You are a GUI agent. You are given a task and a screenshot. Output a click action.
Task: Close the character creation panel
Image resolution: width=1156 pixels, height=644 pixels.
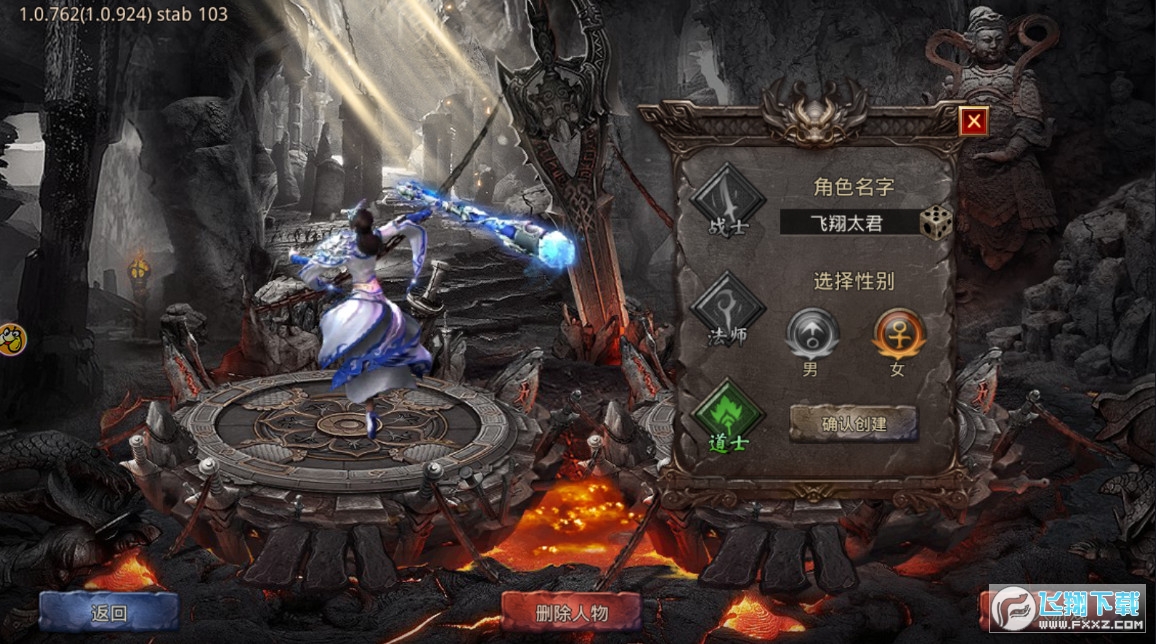point(972,122)
